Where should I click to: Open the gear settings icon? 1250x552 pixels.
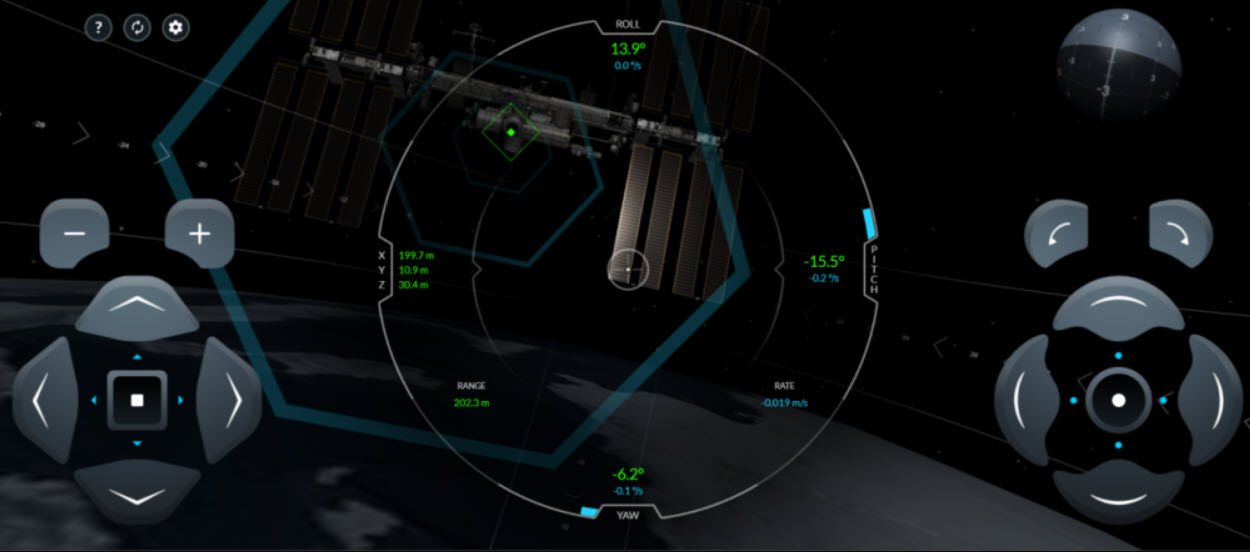coord(176,27)
